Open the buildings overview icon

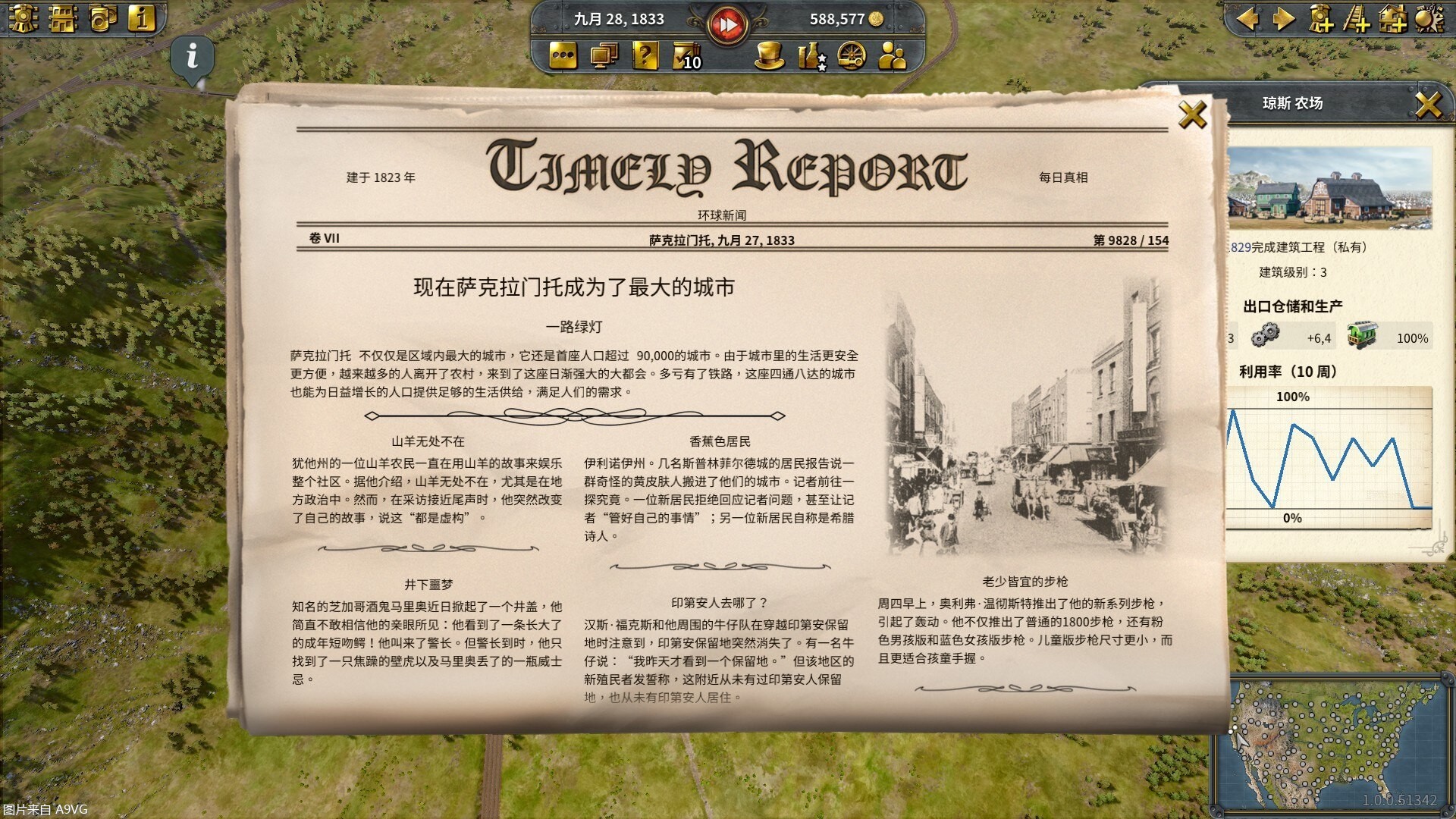[63, 19]
